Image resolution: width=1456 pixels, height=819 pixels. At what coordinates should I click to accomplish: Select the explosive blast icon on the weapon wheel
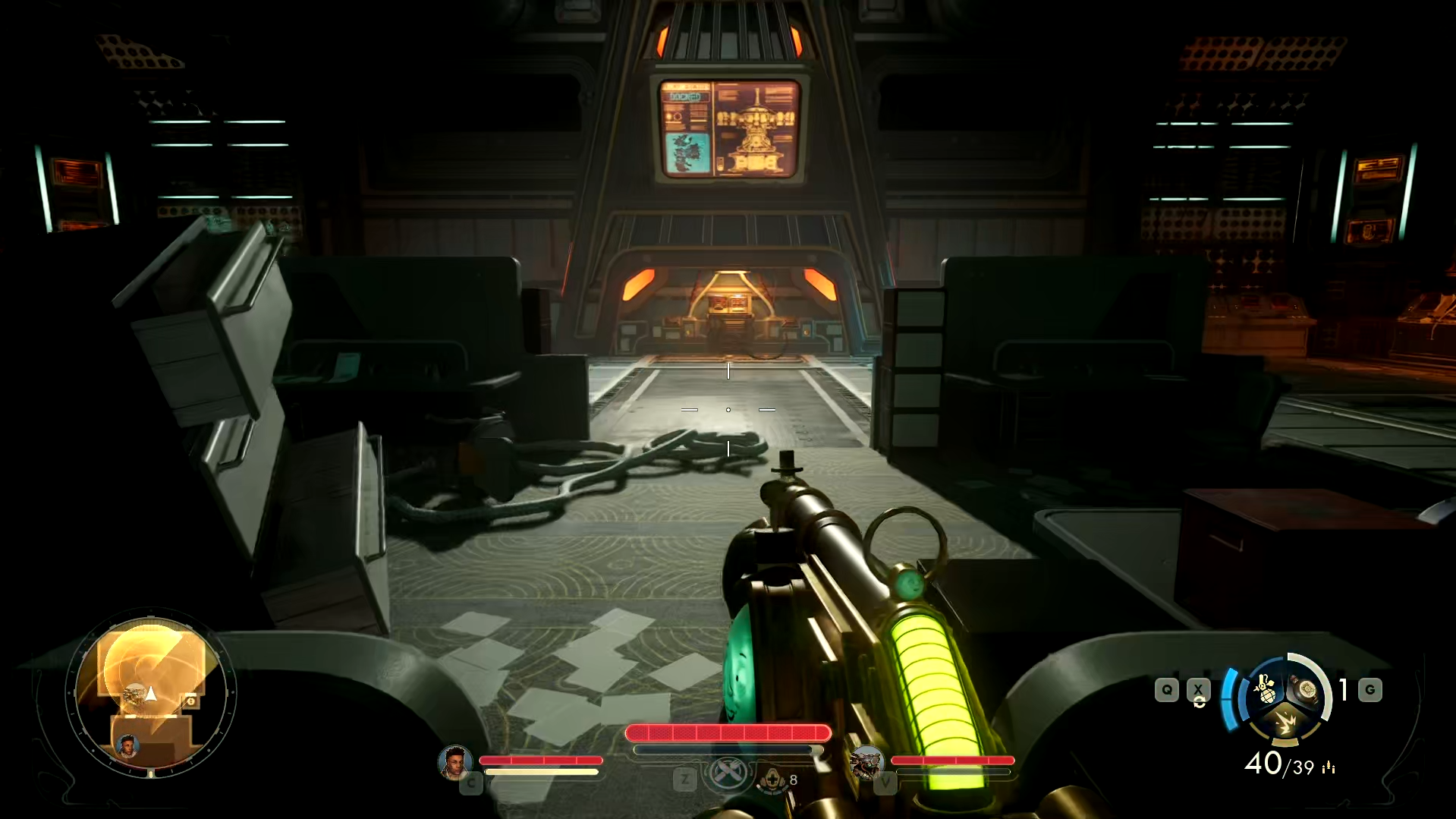(1286, 721)
